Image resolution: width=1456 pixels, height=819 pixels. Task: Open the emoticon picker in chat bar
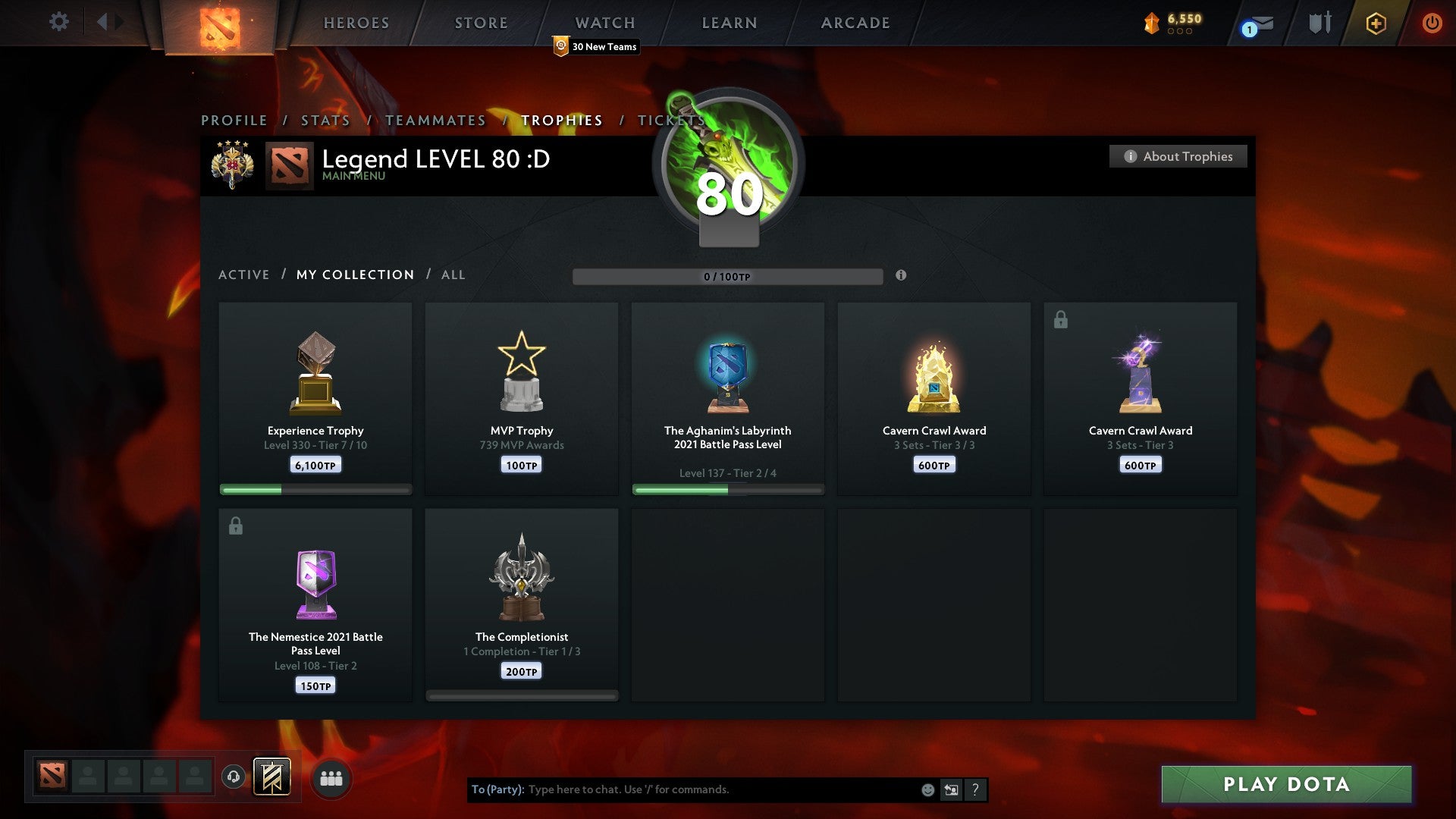(928, 789)
